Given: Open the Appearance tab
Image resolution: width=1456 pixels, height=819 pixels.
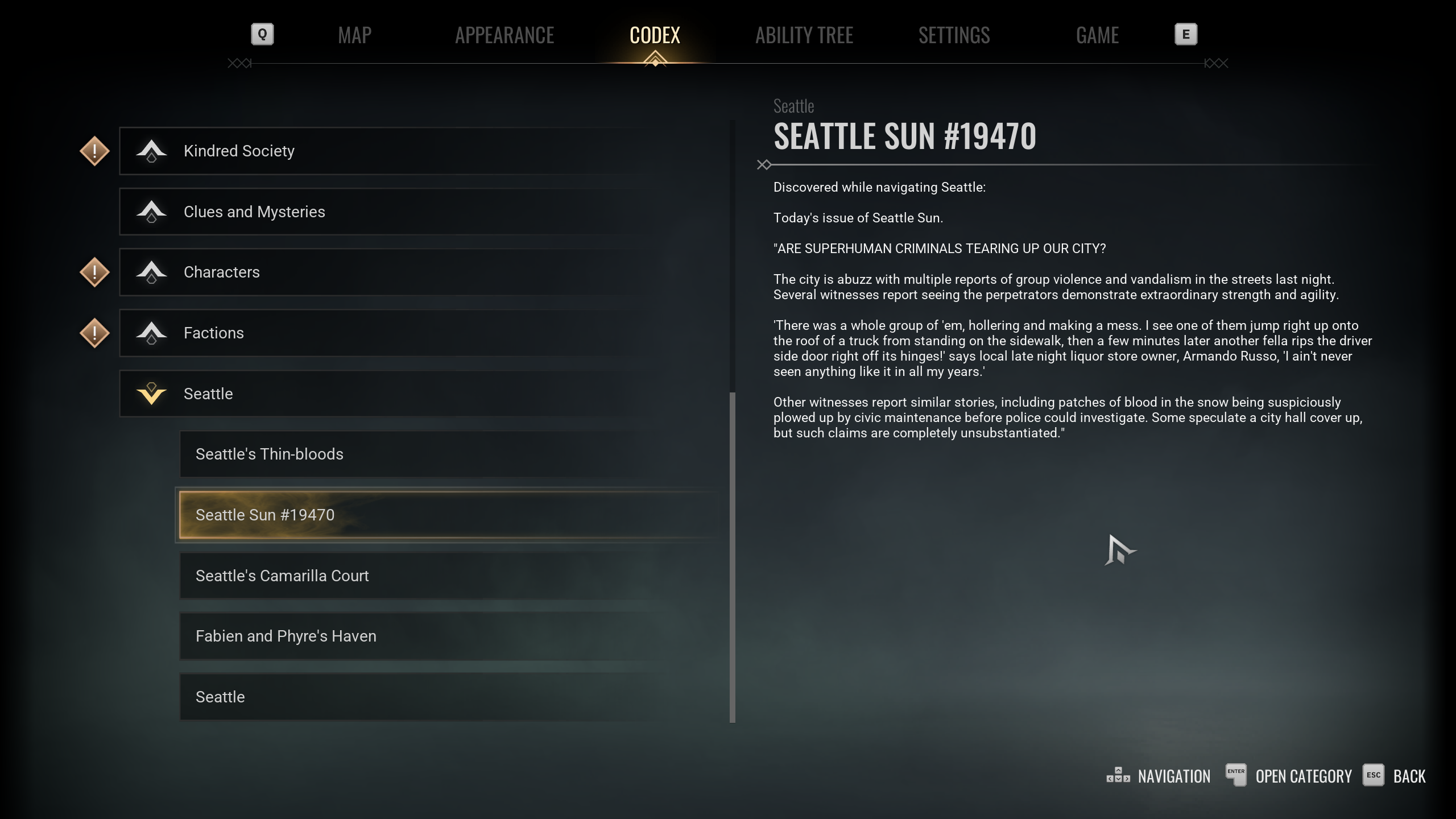Looking at the screenshot, I should pyautogui.click(x=504, y=35).
